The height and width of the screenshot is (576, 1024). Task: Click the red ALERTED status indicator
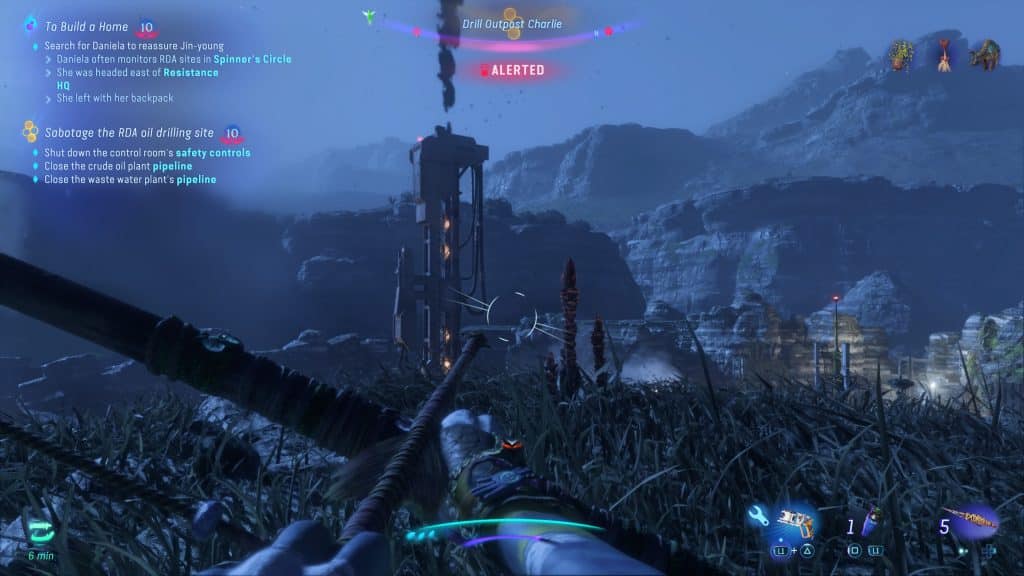pyautogui.click(x=512, y=70)
